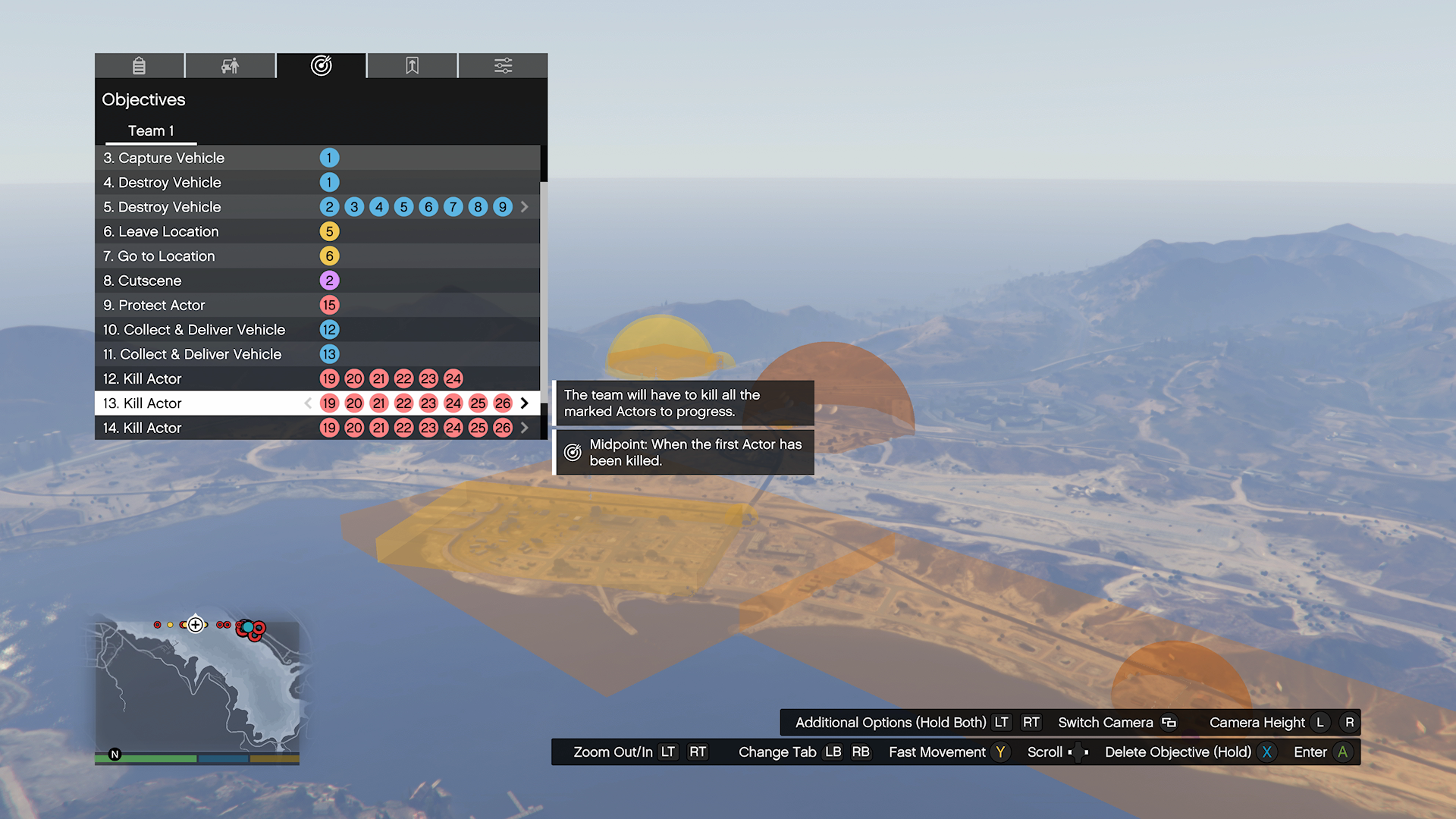Click left arrow on objective 13 row
This screenshot has height=819, width=1456.
pyautogui.click(x=308, y=403)
